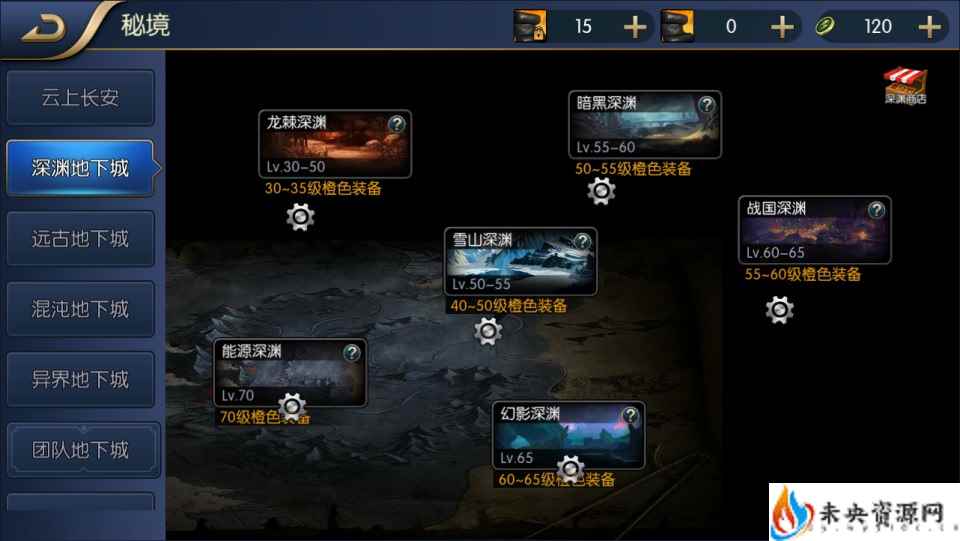Image resolution: width=960 pixels, height=541 pixels.
Task: Open the 战国深渊 dungeon tile
Action: pyautogui.click(x=805, y=234)
